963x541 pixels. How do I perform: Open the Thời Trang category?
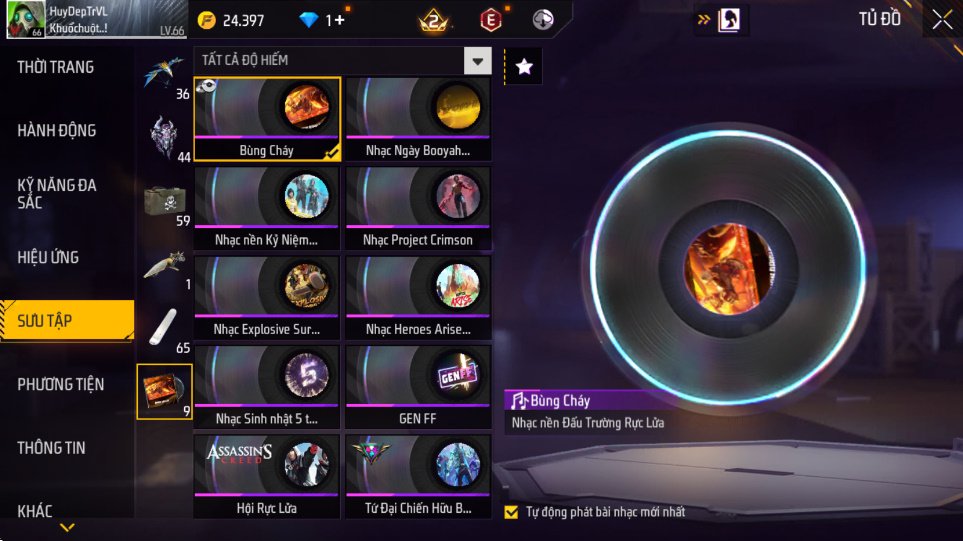56,67
